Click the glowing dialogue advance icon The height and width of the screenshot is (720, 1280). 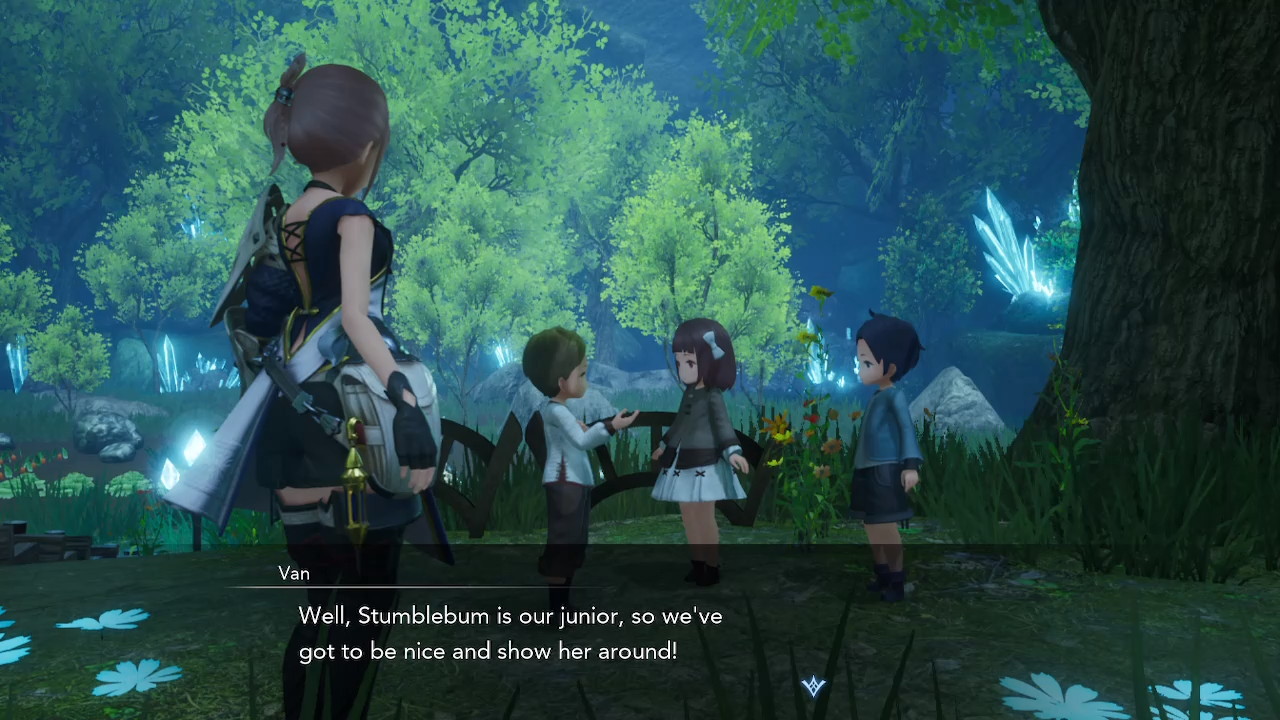tap(813, 684)
